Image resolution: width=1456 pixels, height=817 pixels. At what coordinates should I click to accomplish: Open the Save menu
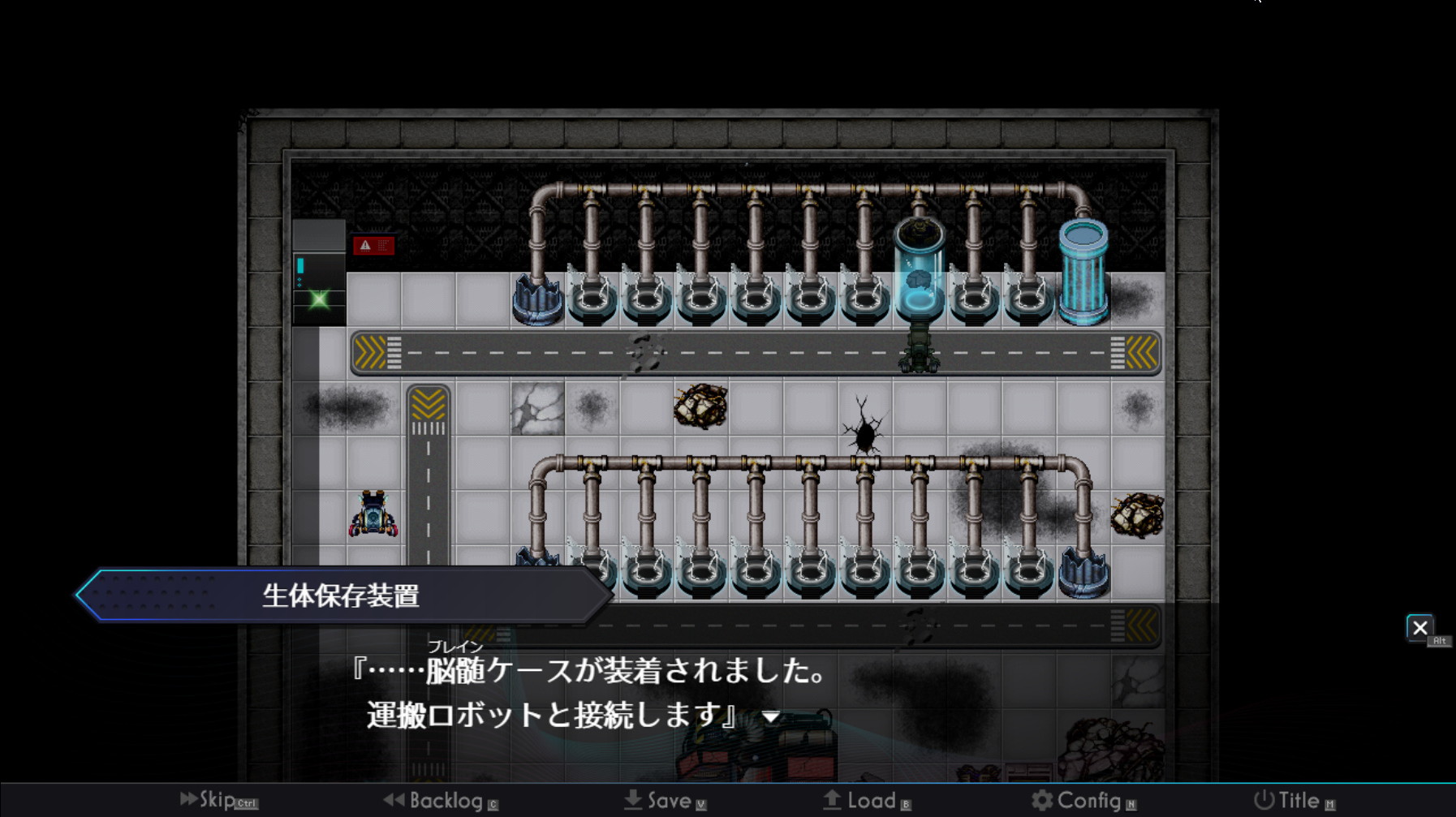(x=665, y=801)
